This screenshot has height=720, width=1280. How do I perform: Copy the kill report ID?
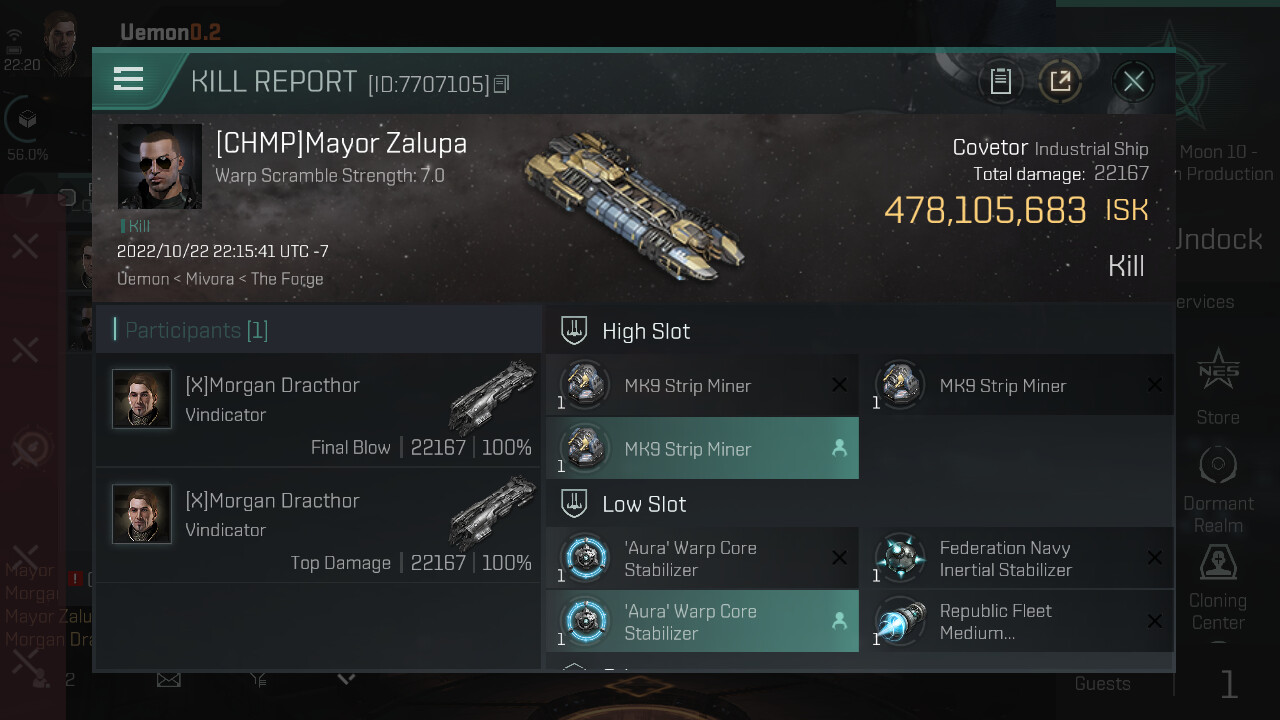click(502, 85)
